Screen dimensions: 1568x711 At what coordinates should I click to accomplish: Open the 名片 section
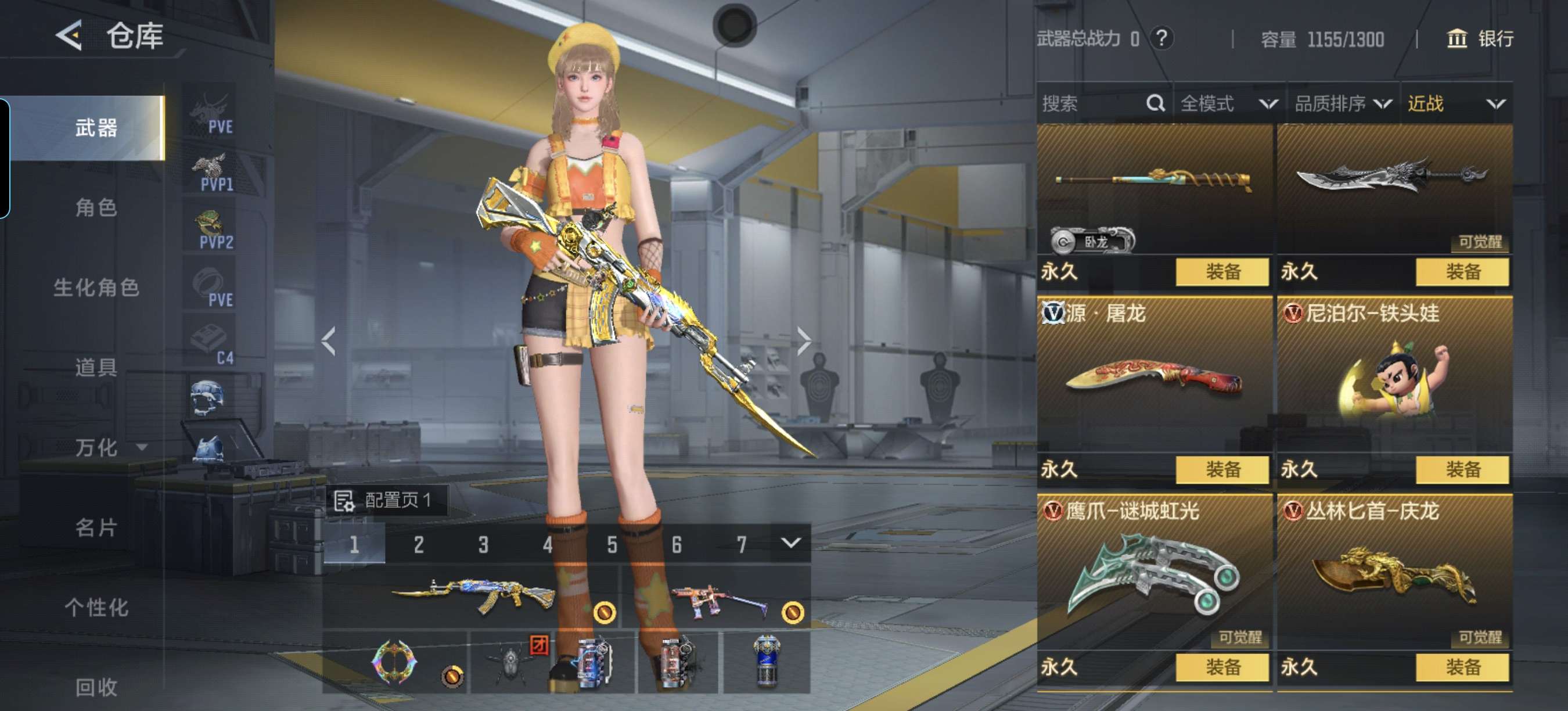[x=96, y=527]
